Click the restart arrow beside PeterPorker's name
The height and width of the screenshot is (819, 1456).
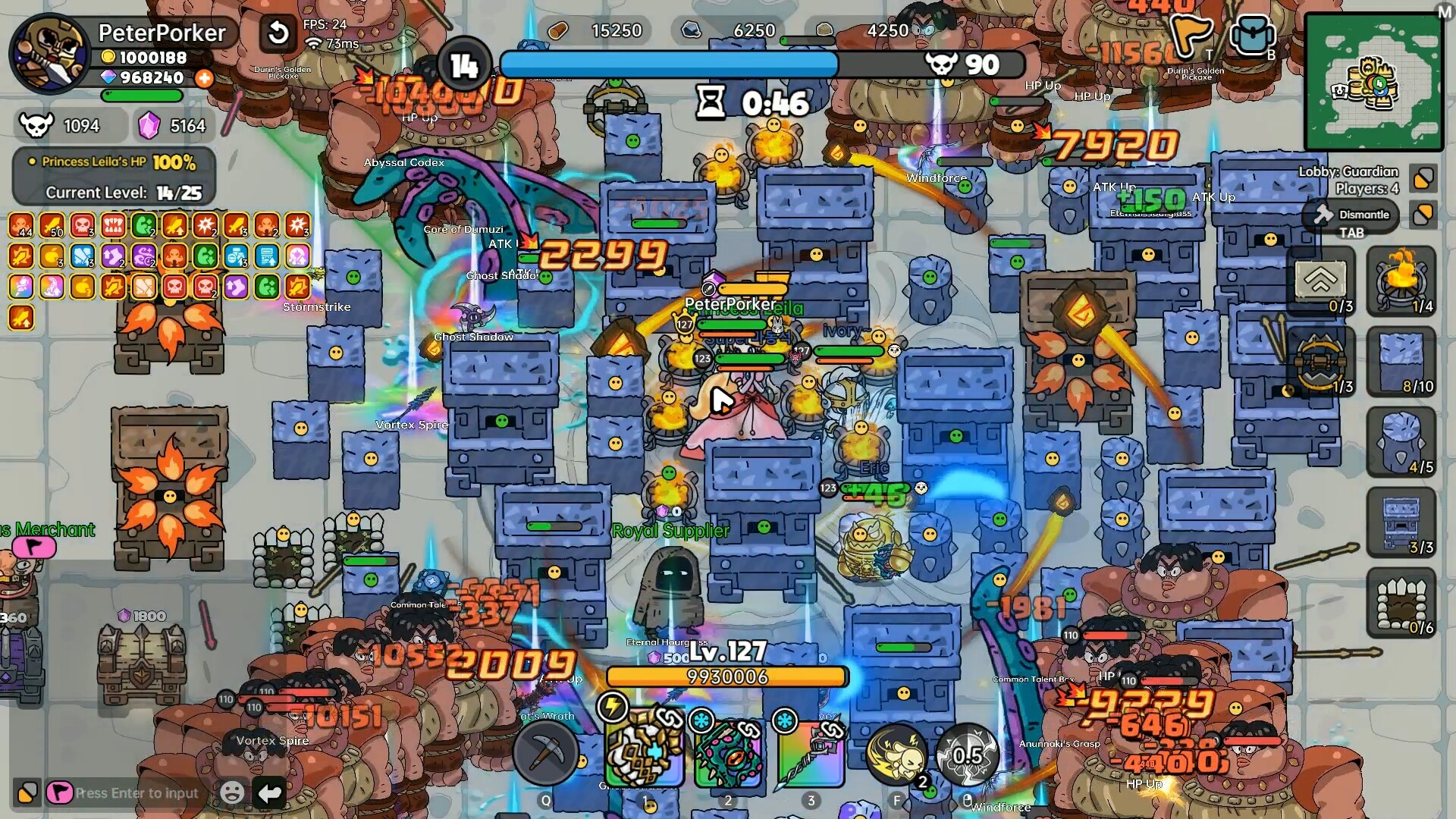coord(277,33)
